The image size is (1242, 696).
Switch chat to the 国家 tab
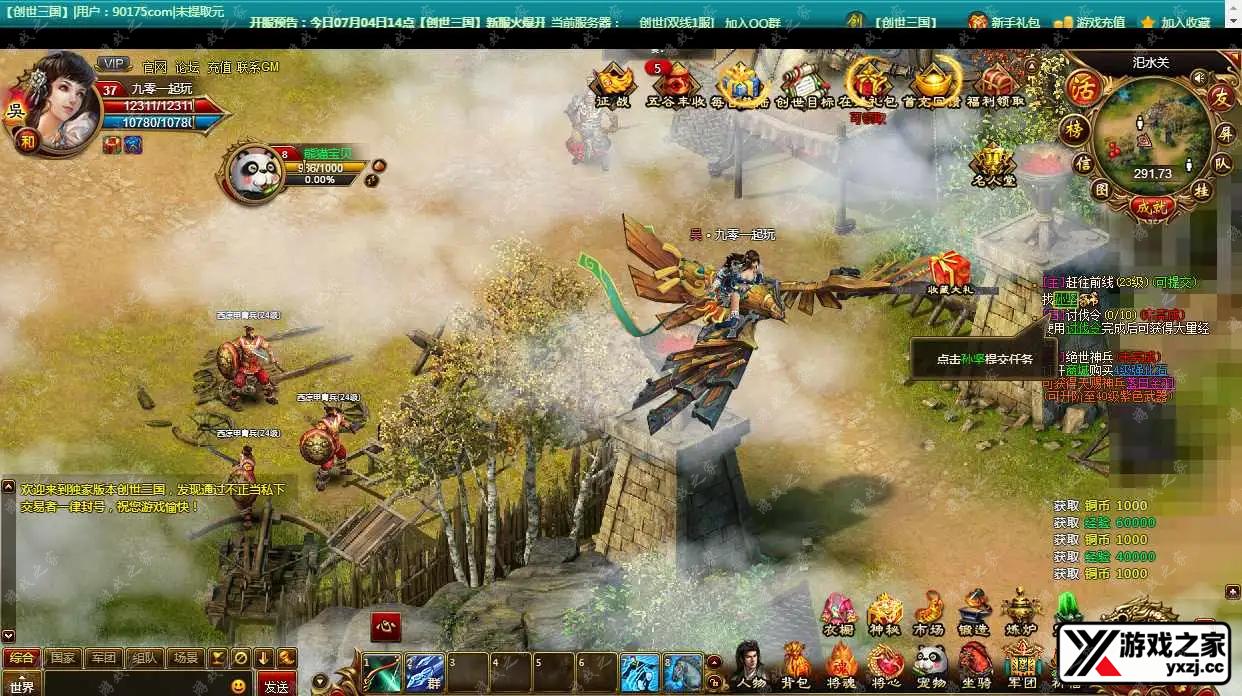pos(63,658)
